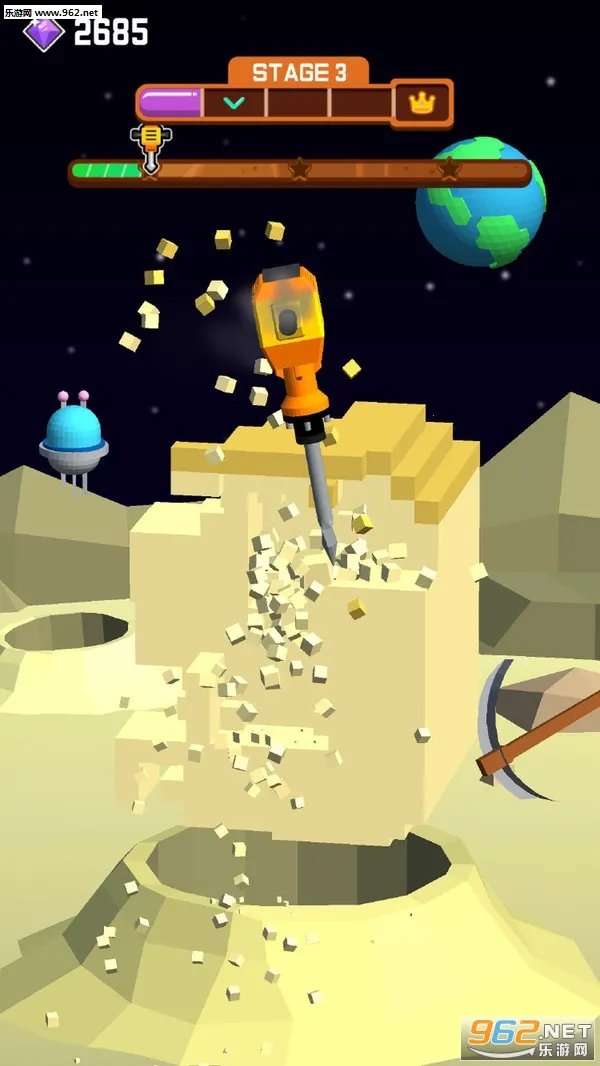Select the checkmark segment in the stage bar
Viewport: 600px width, 1066px height.
coord(234,102)
